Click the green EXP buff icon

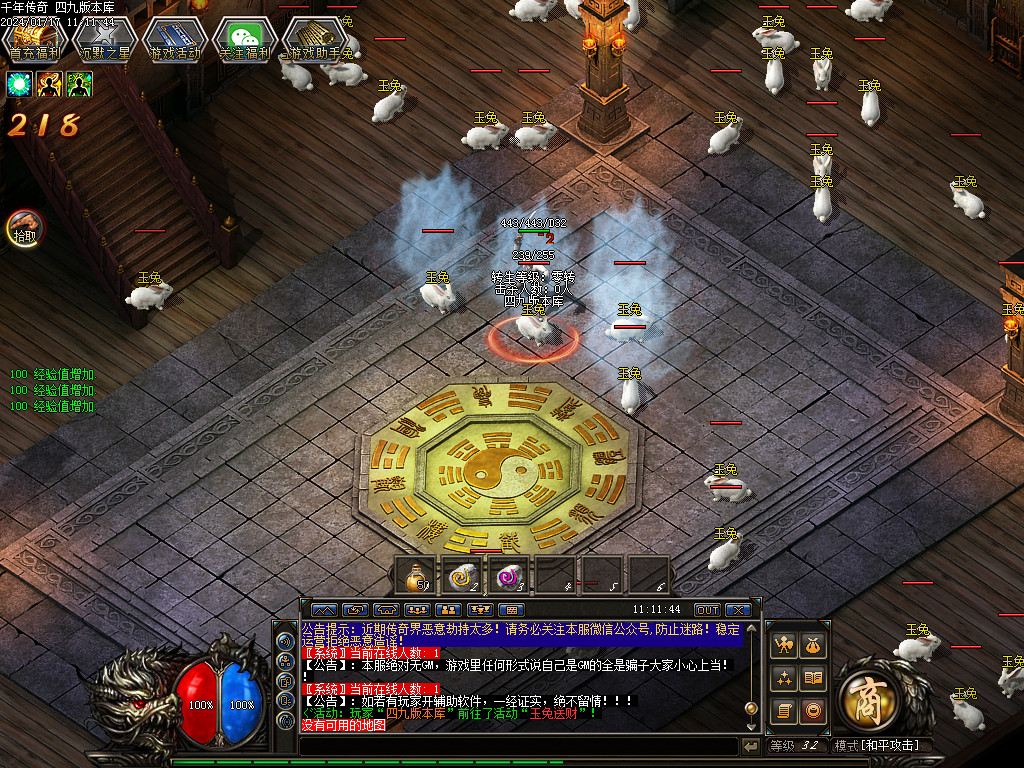click(80, 84)
